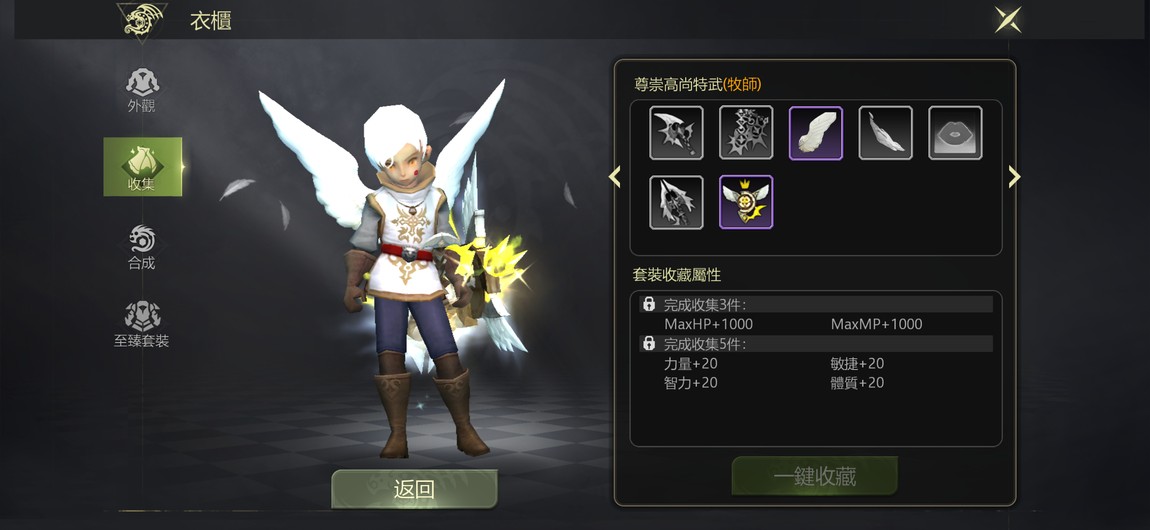
Task: Choose the grey spiked mace weapon item
Action: 676,202
